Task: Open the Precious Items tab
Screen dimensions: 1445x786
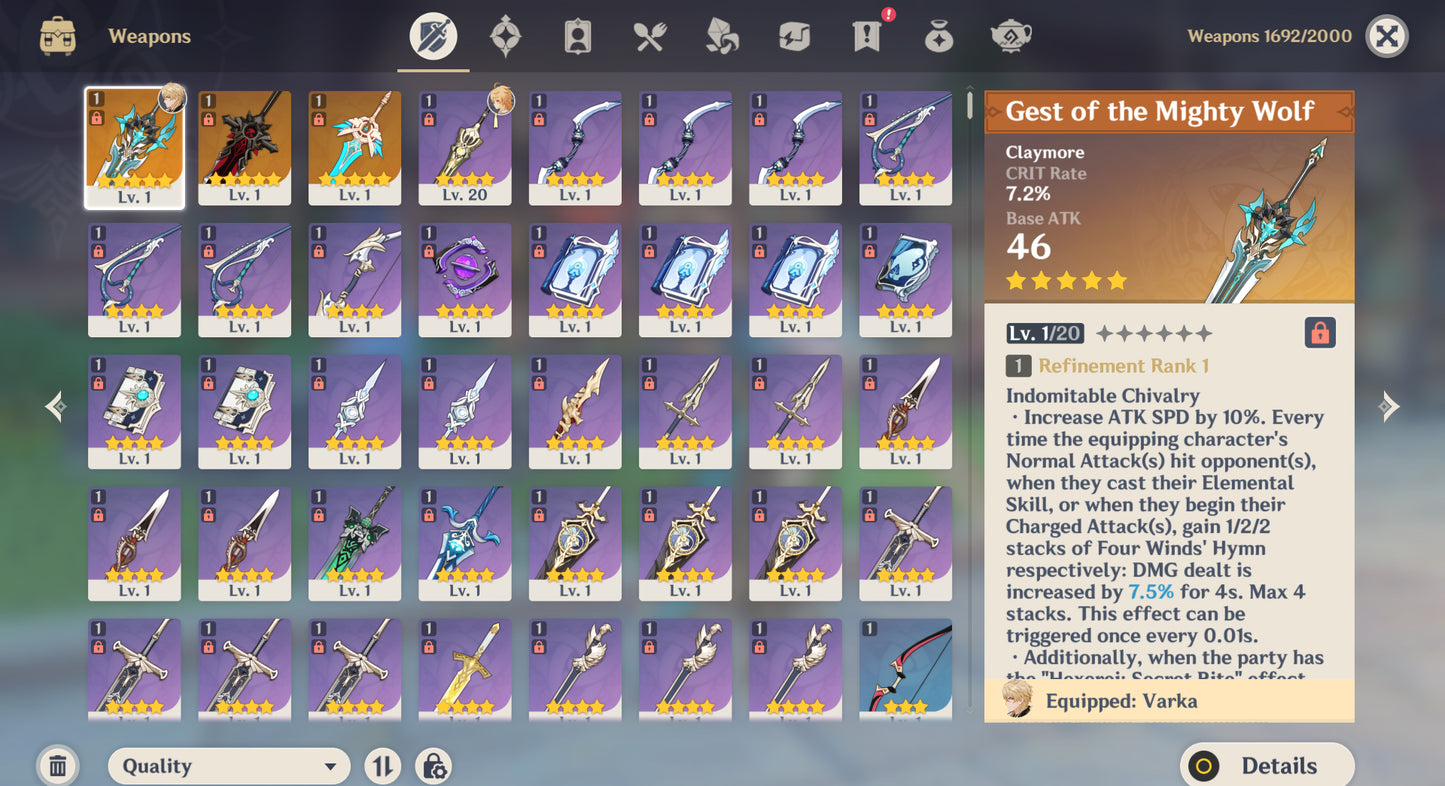Action: (x=938, y=36)
